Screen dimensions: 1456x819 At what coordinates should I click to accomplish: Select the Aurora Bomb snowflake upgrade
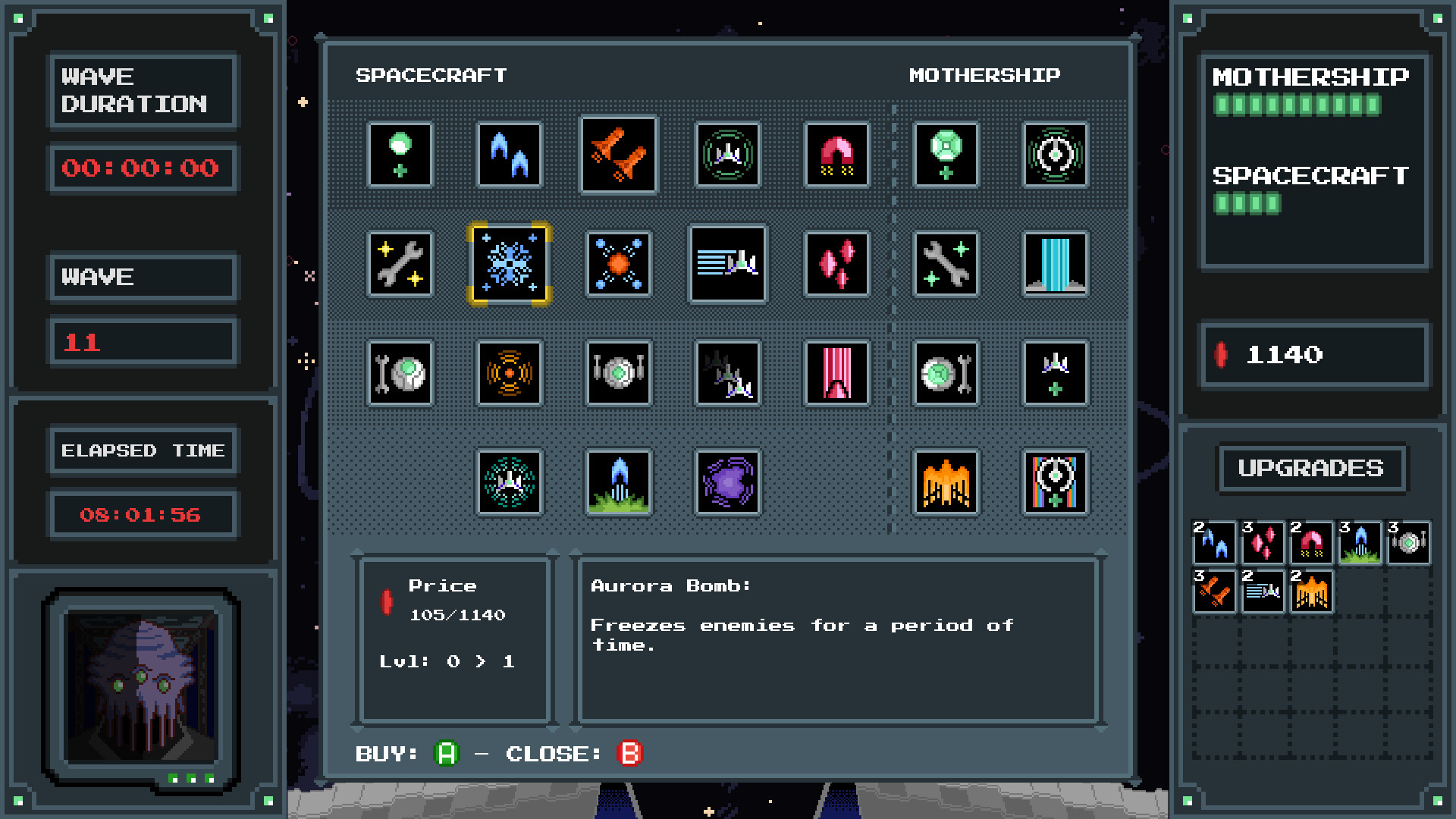510,265
